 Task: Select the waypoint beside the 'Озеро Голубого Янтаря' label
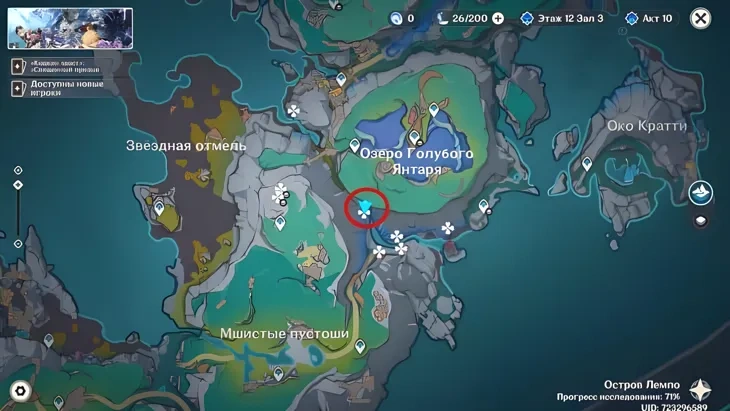354,146
